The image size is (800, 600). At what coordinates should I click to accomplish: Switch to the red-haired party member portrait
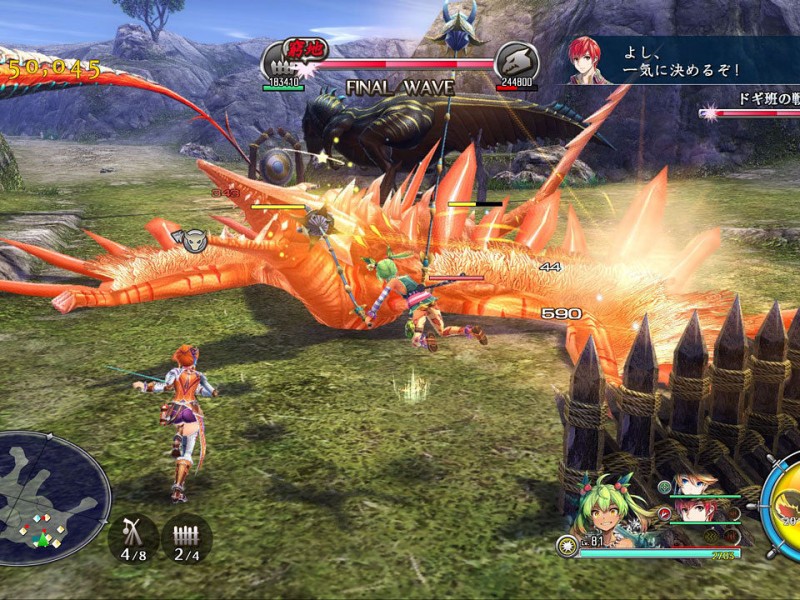tap(693, 510)
